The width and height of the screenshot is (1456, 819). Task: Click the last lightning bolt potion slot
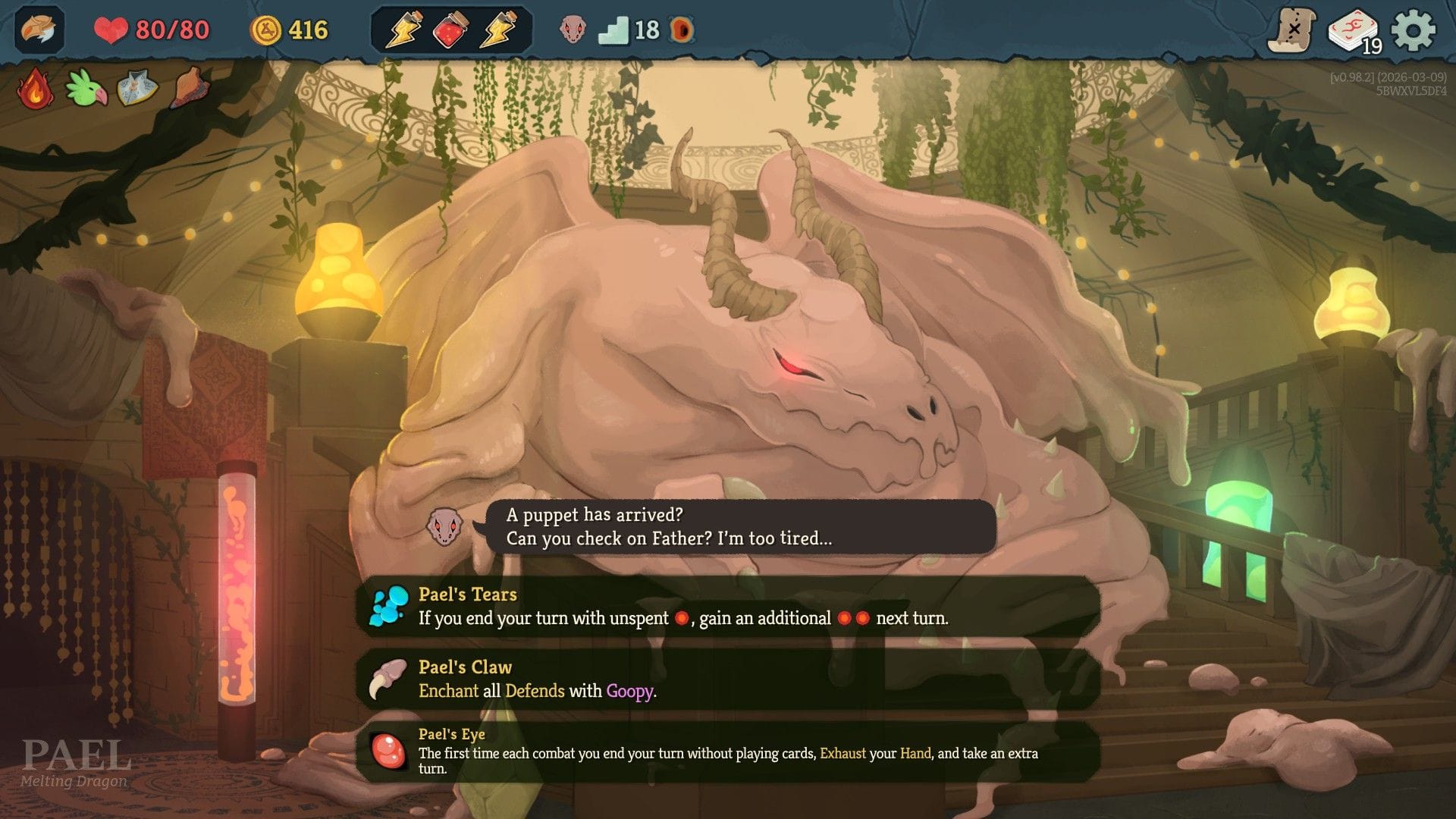coord(499,30)
